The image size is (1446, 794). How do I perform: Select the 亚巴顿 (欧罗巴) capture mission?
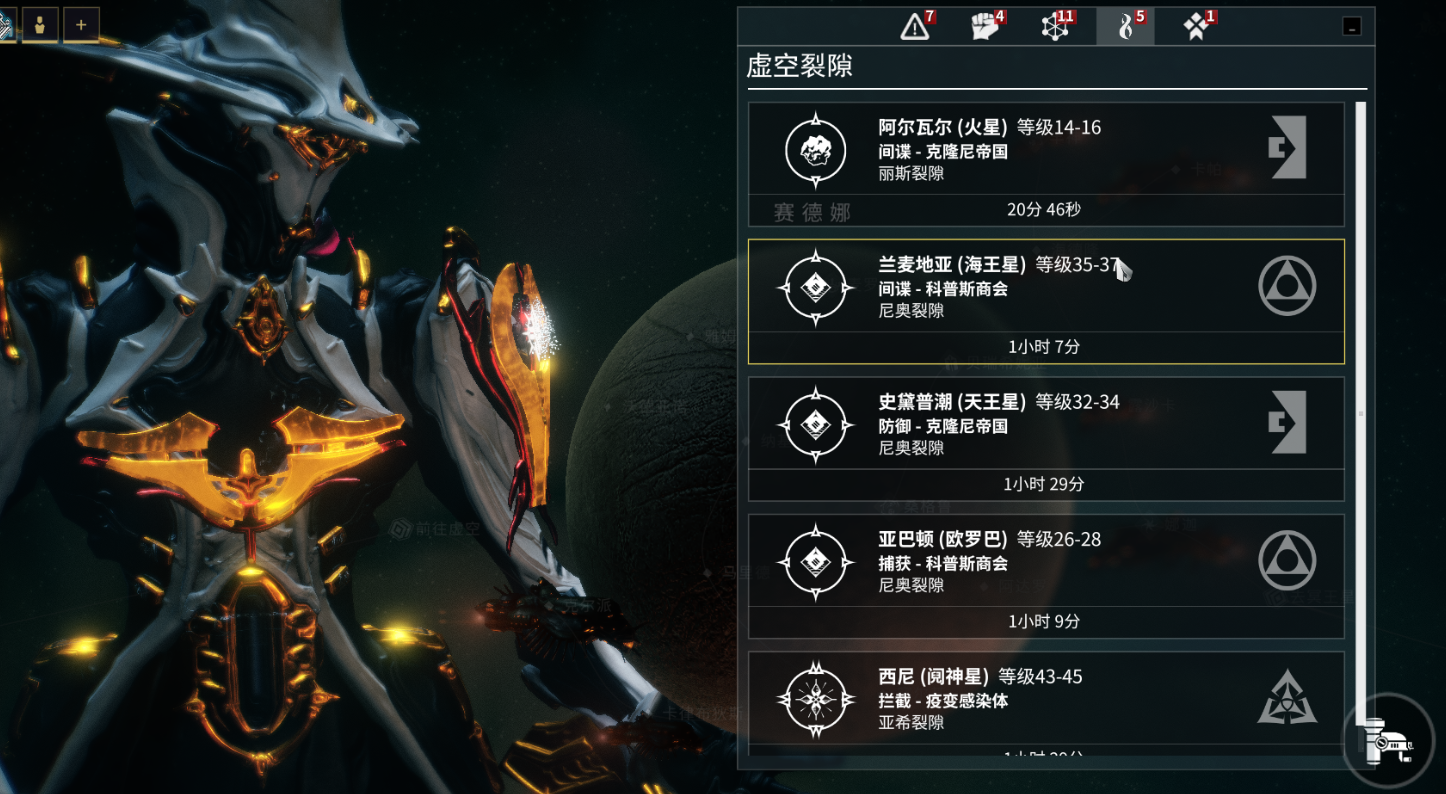coord(1045,575)
